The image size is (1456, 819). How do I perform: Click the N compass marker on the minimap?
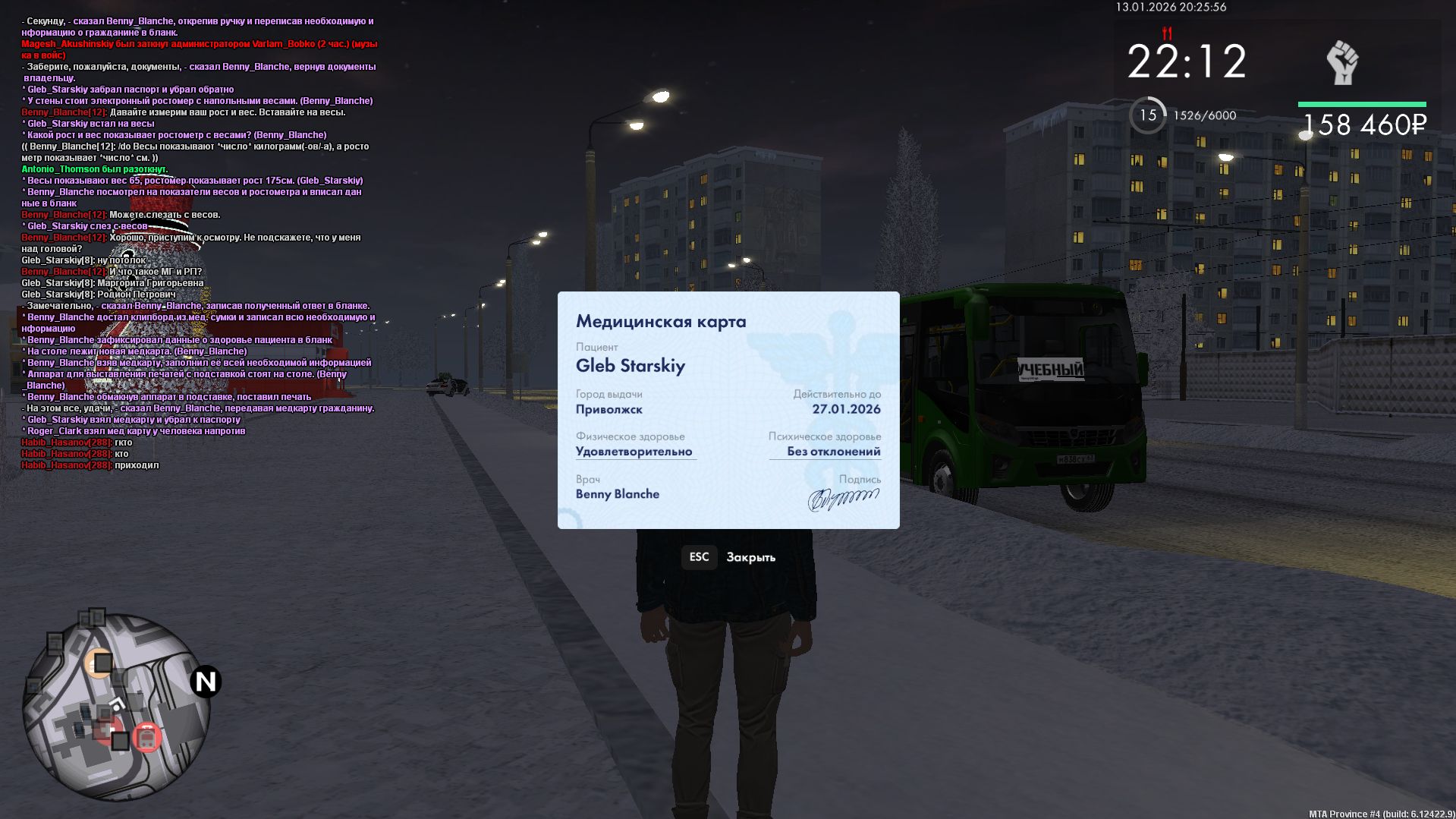(x=205, y=682)
